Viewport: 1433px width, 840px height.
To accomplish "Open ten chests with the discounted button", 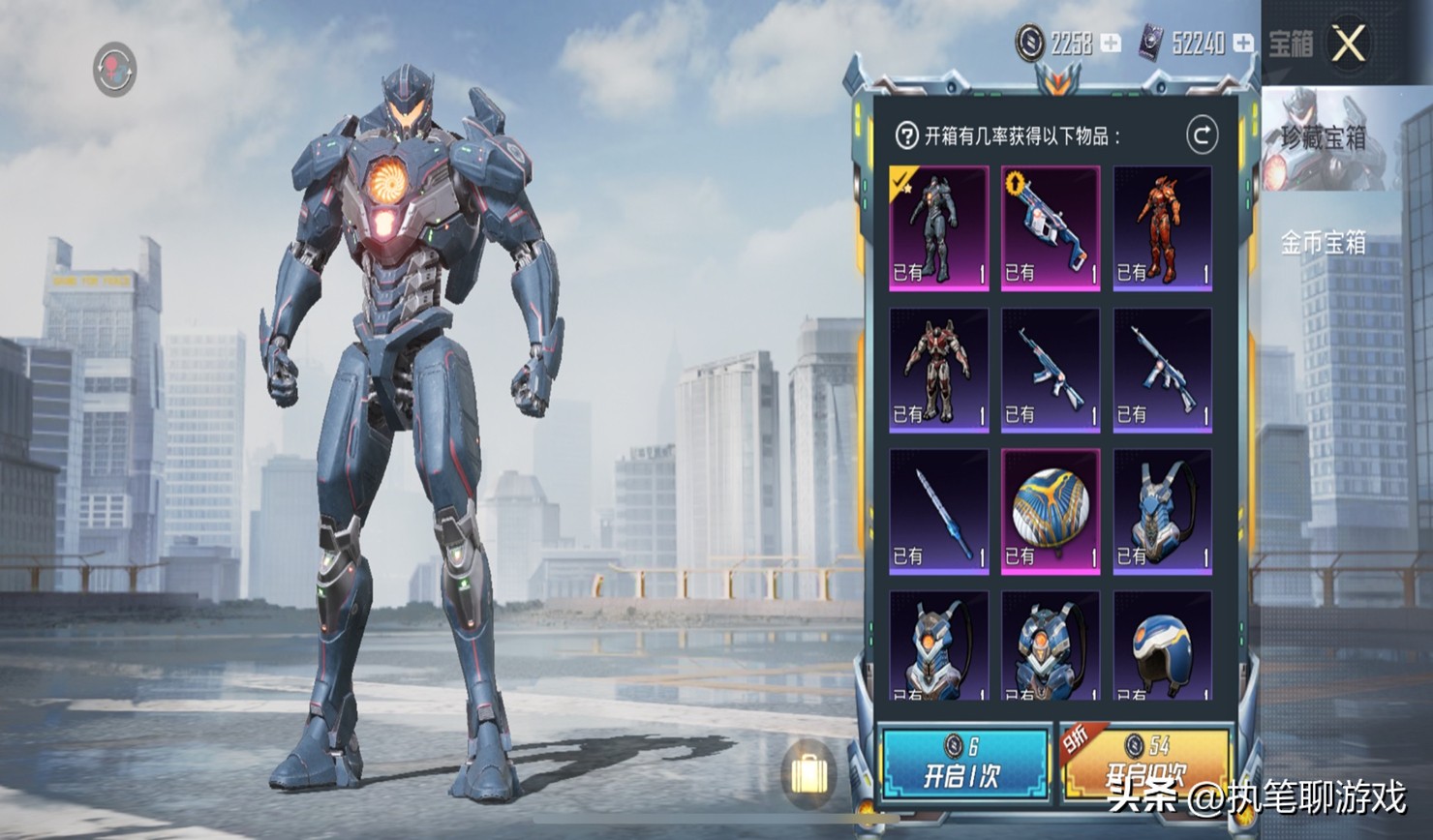I will [x=1146, y=764].
